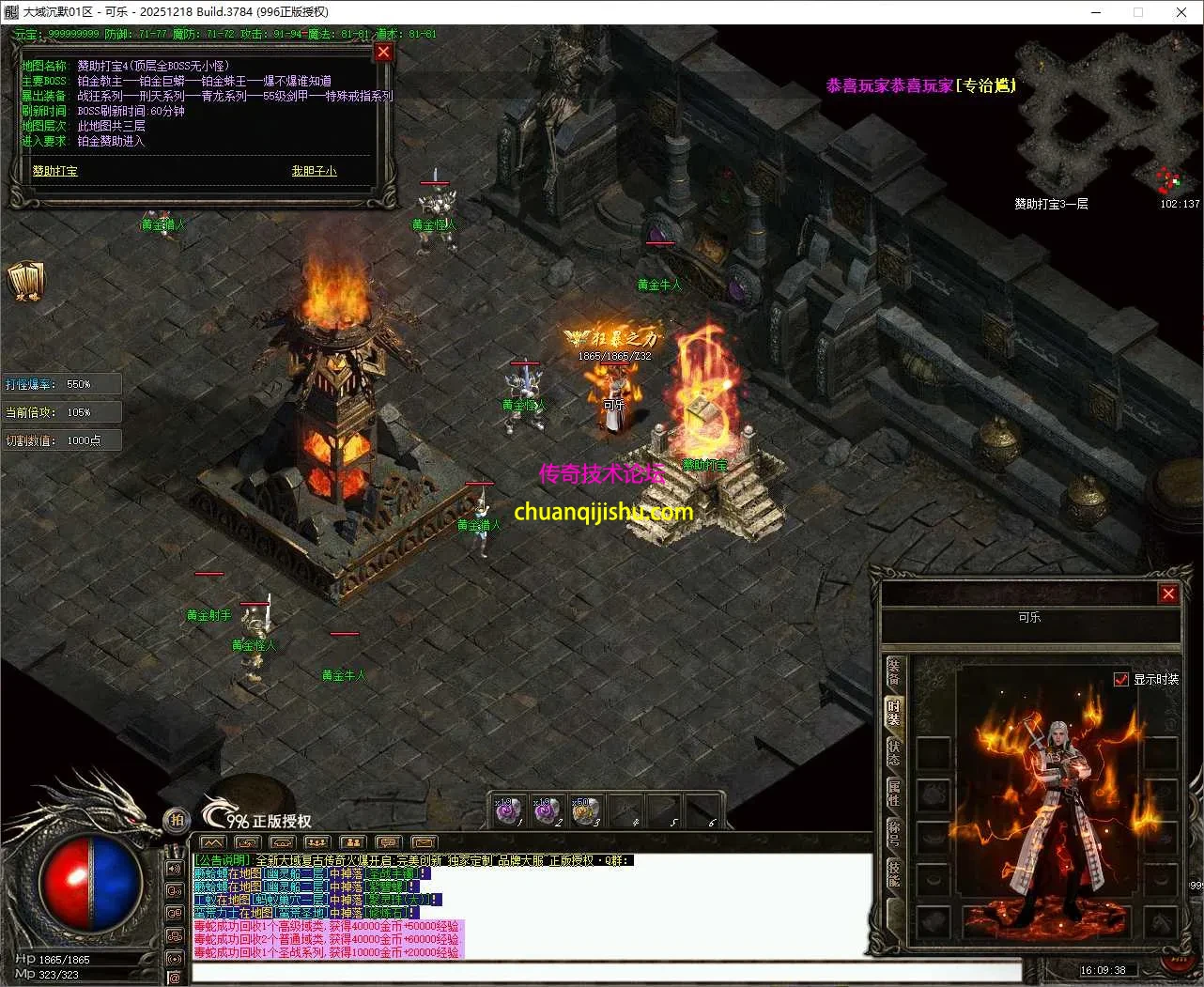Switch to the 称号 tab
This screenshot has width=1204, height=987.
893,834
